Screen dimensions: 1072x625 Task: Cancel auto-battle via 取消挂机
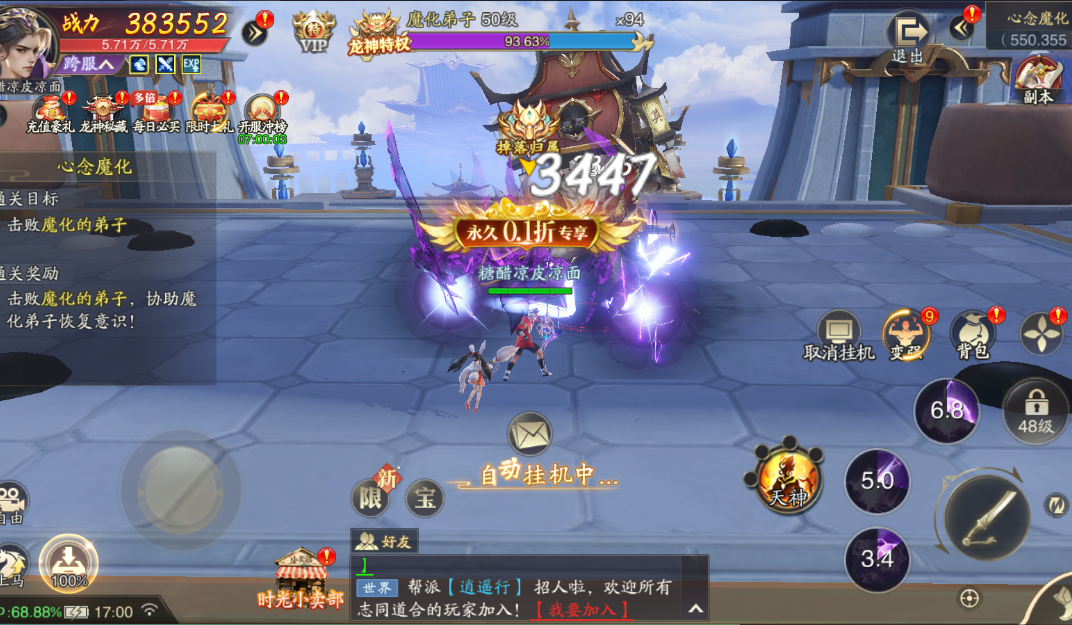(838, 333)
